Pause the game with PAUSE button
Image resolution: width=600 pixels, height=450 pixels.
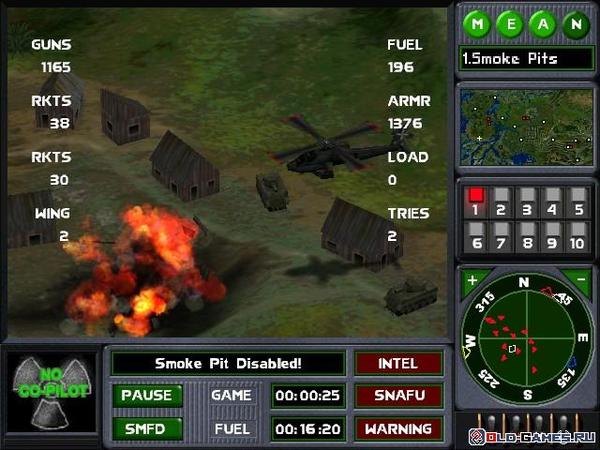(146, 395)
